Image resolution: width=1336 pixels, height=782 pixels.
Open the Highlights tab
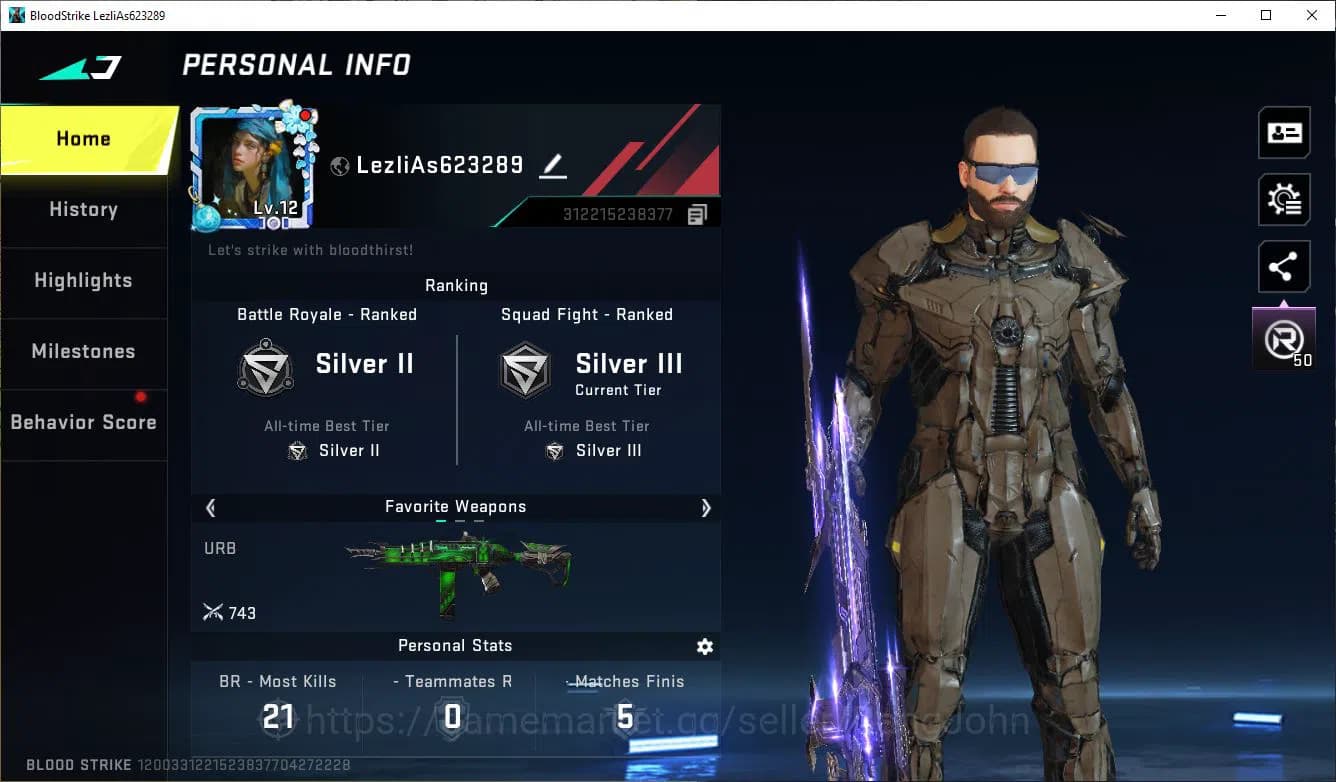(83, 281)
